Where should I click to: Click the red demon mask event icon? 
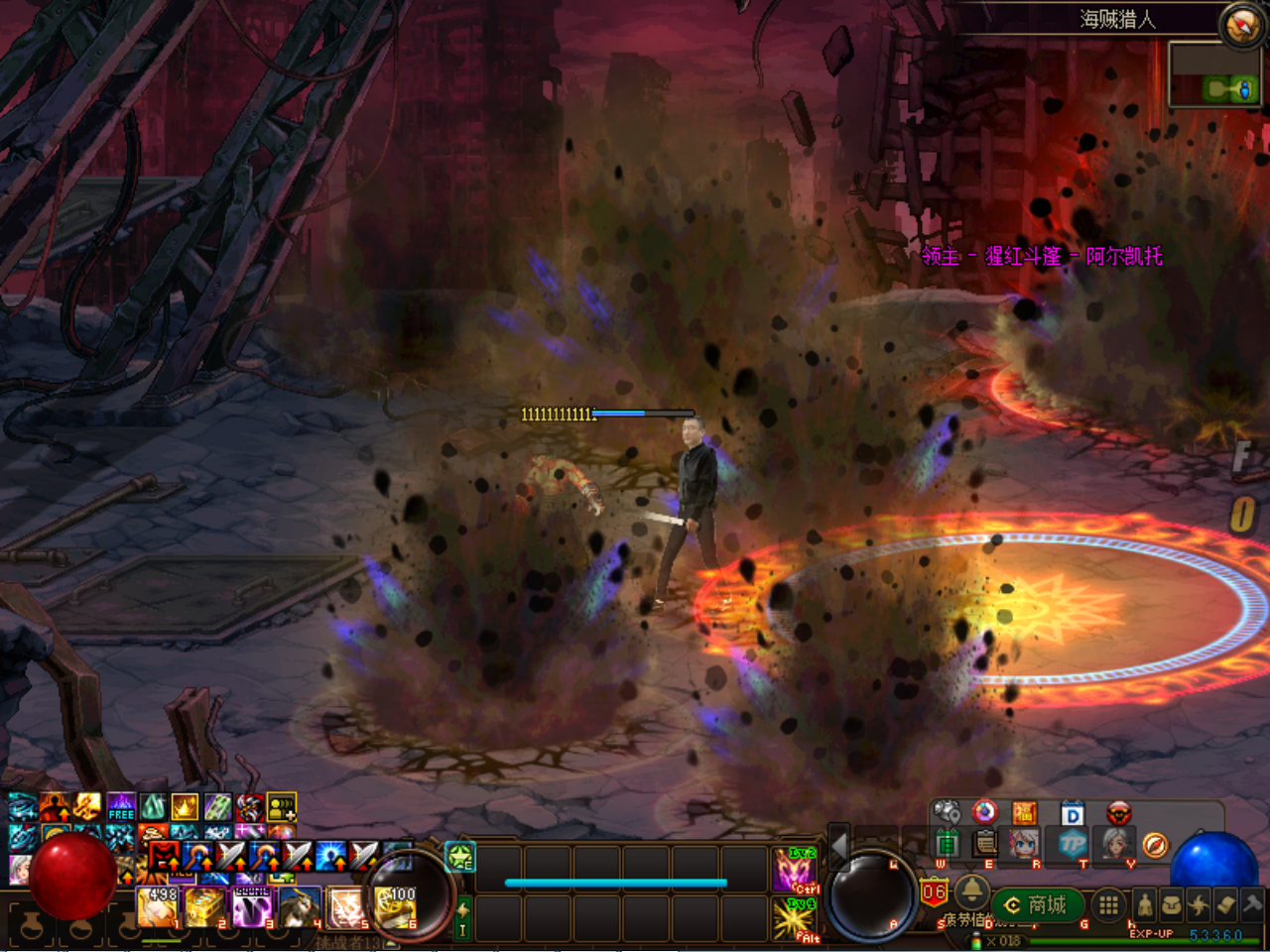point(1117,814)
